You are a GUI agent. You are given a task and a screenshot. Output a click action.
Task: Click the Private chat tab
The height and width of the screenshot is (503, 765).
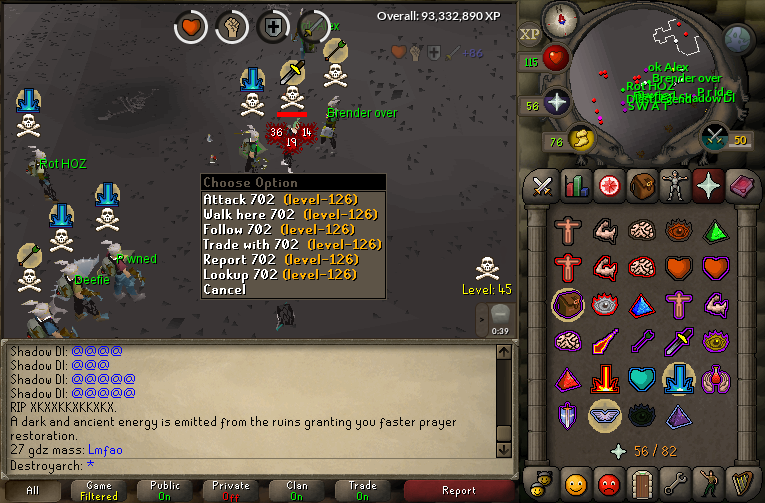(231, 490)
